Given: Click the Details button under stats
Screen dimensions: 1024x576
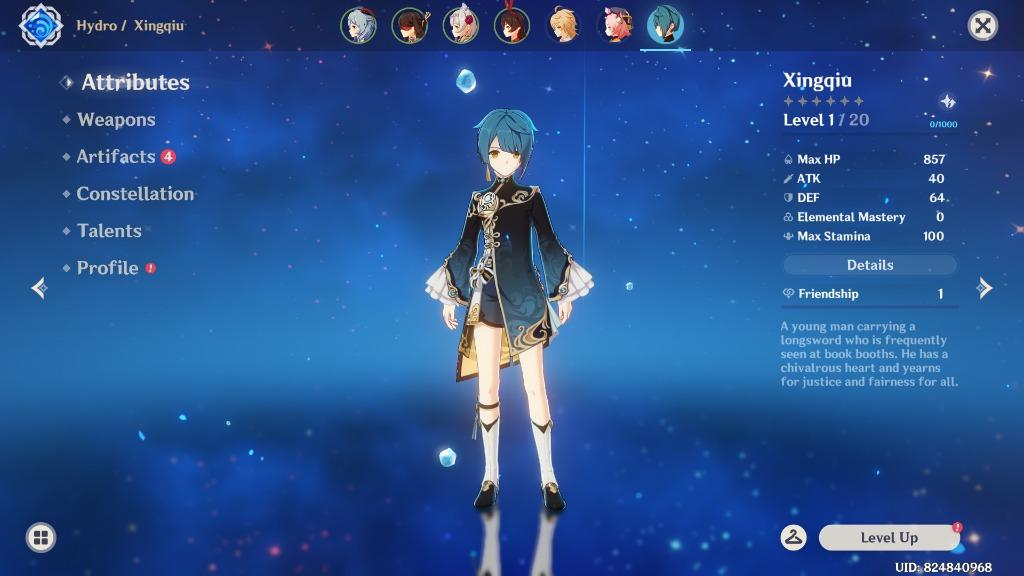Looking at the screenshot, I should pos(869,265).
